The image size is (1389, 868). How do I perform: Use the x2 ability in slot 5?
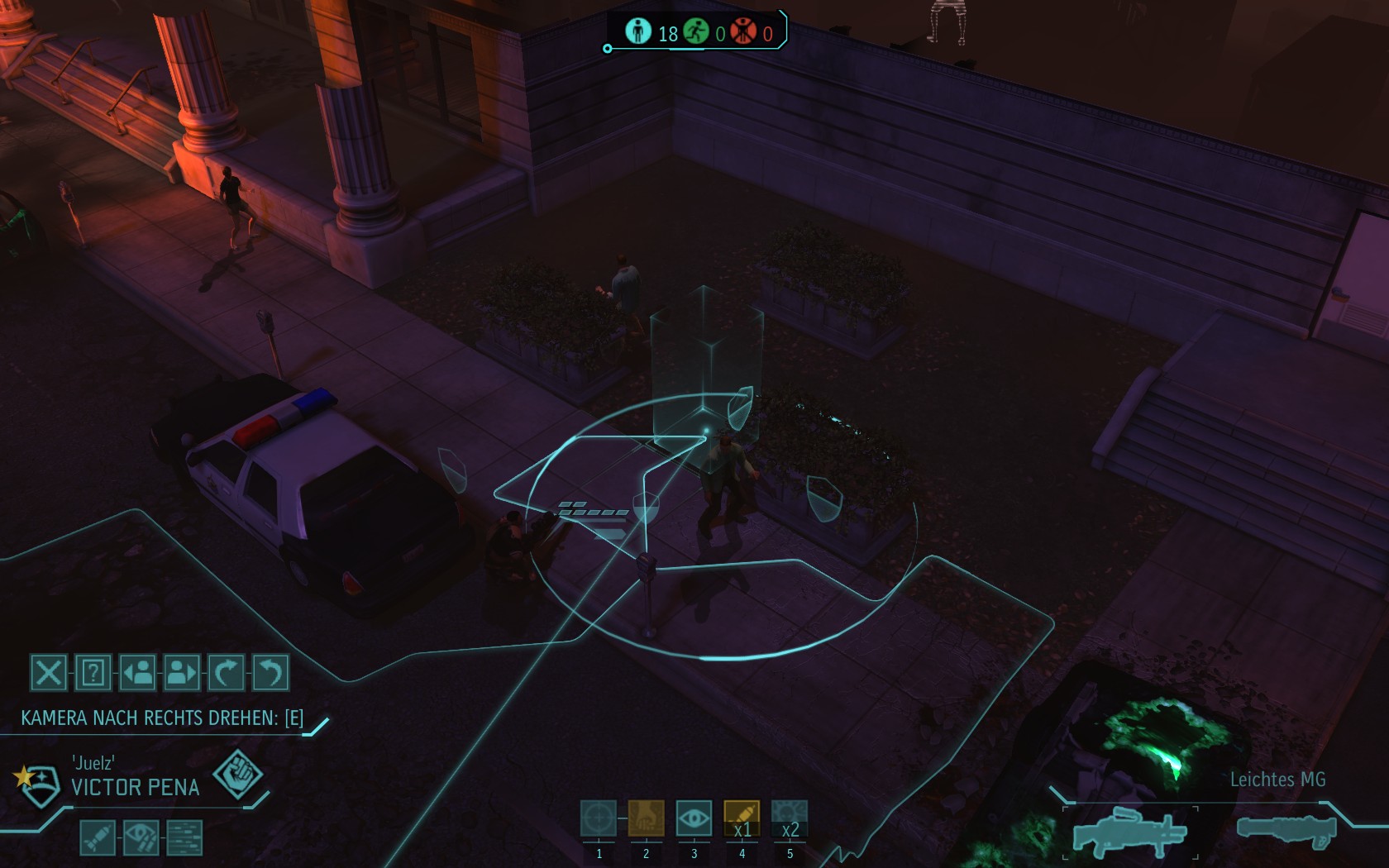tap(790, 819)
